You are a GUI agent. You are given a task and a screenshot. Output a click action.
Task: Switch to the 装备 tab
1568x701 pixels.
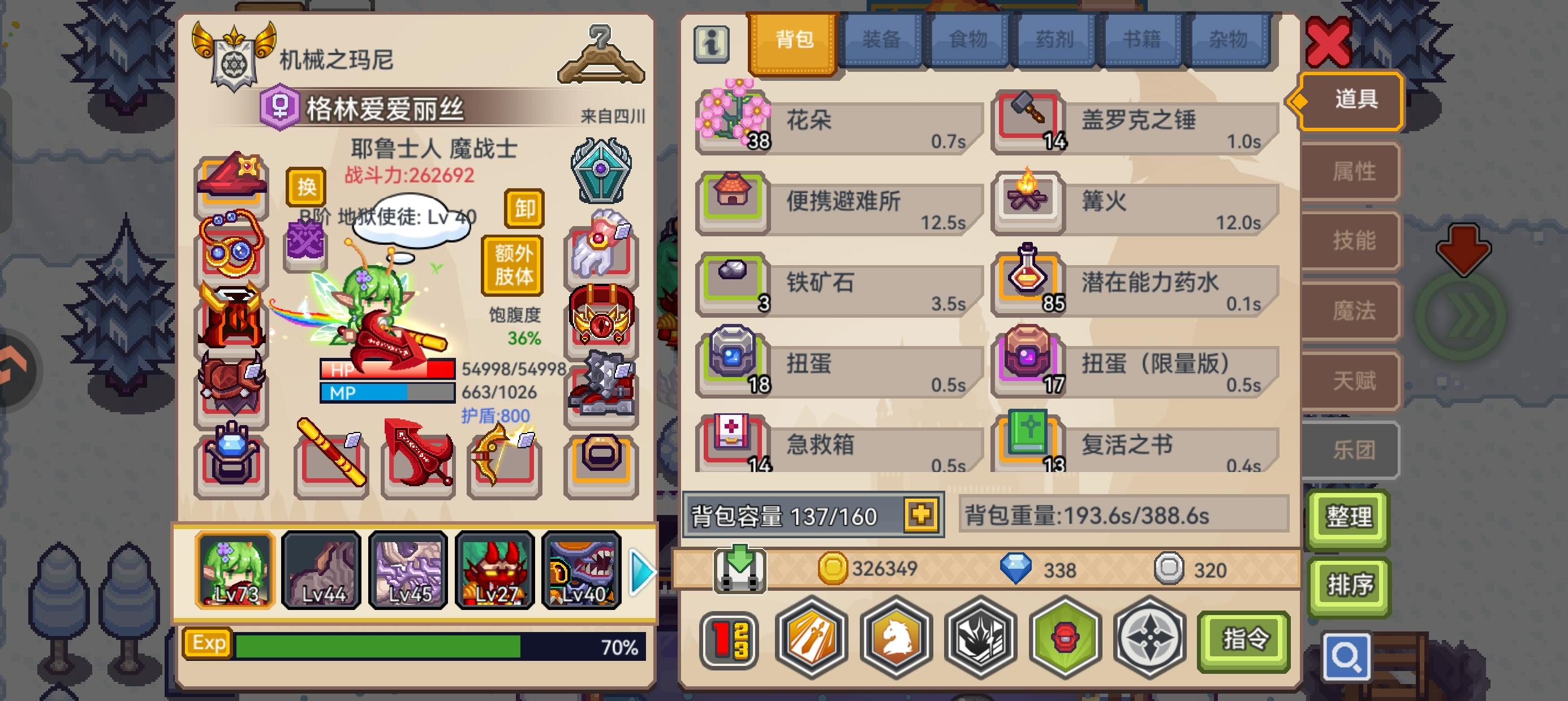882,38
